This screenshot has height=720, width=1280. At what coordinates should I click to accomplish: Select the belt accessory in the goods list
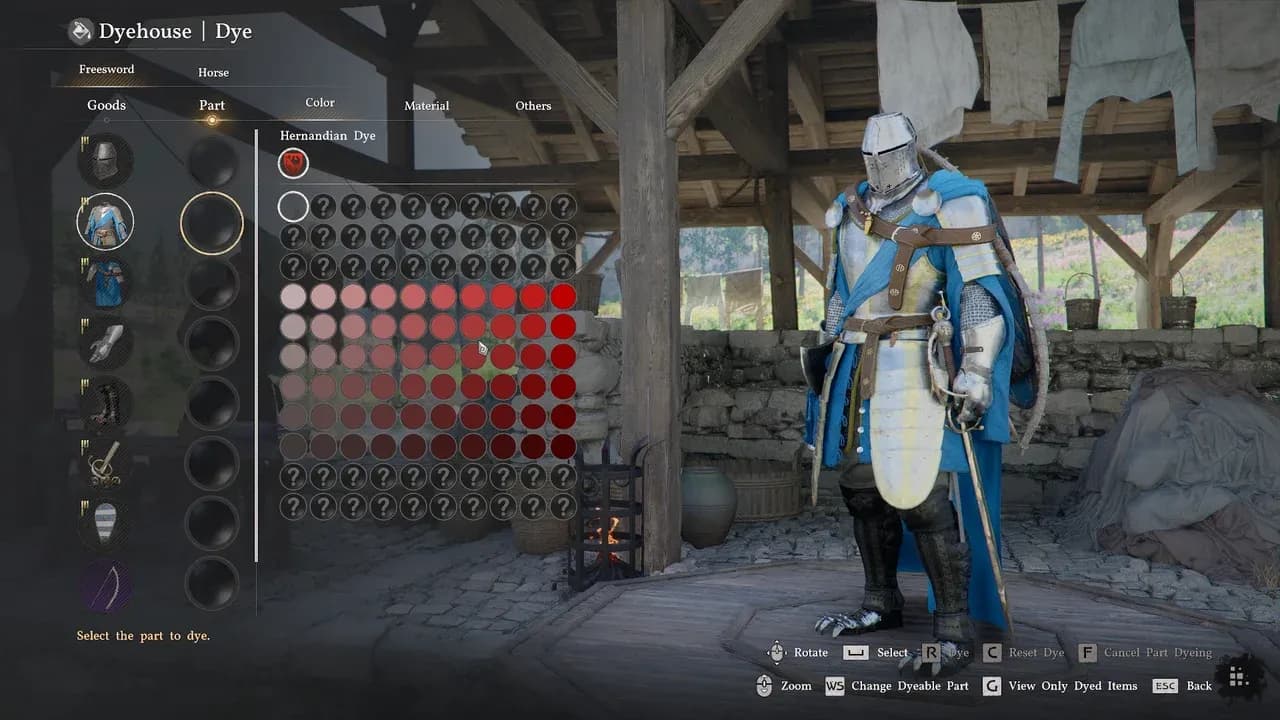pyautogui.click(x=105, y=462)
